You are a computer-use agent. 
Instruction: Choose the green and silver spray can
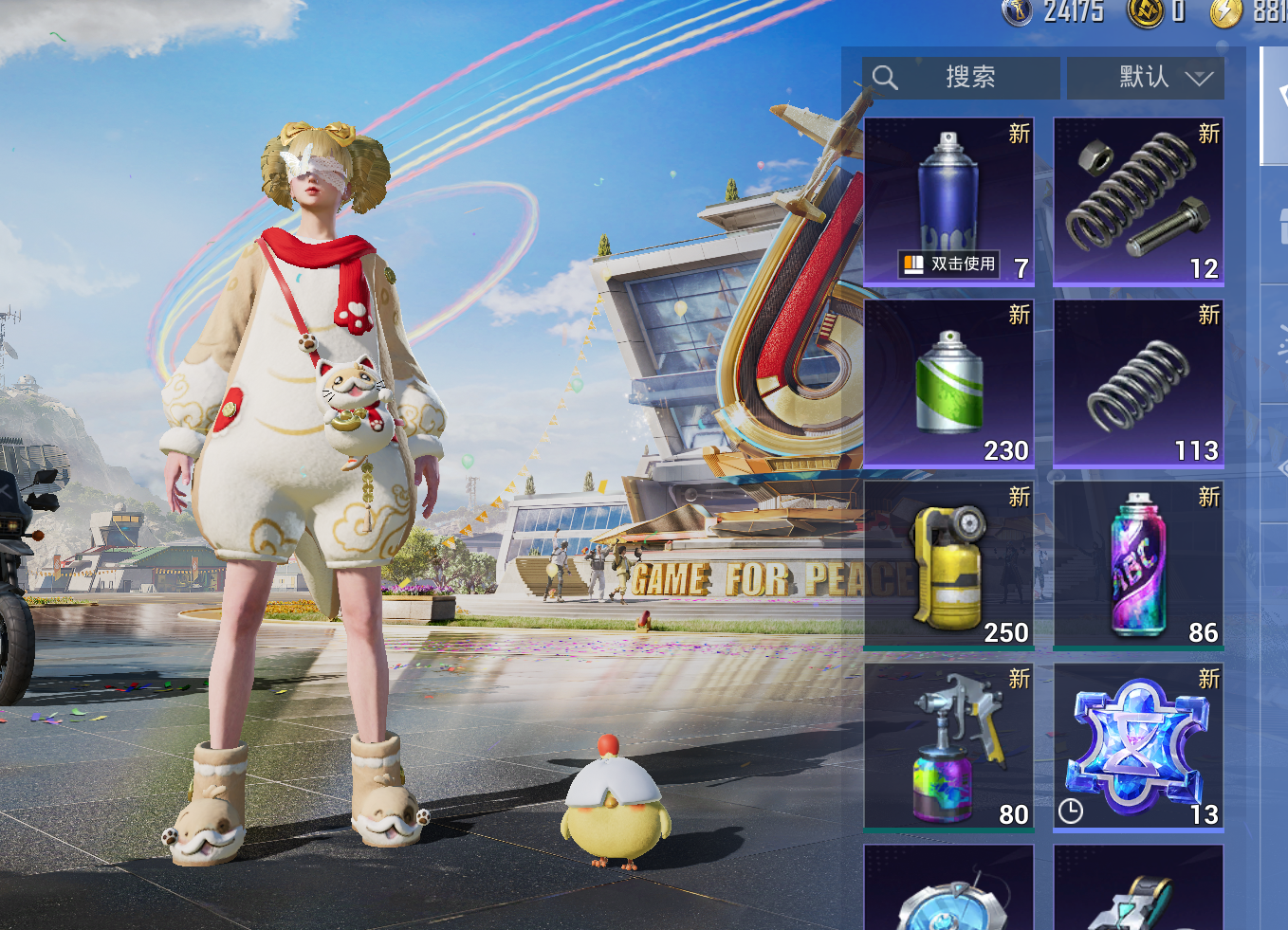pos(948,384)
